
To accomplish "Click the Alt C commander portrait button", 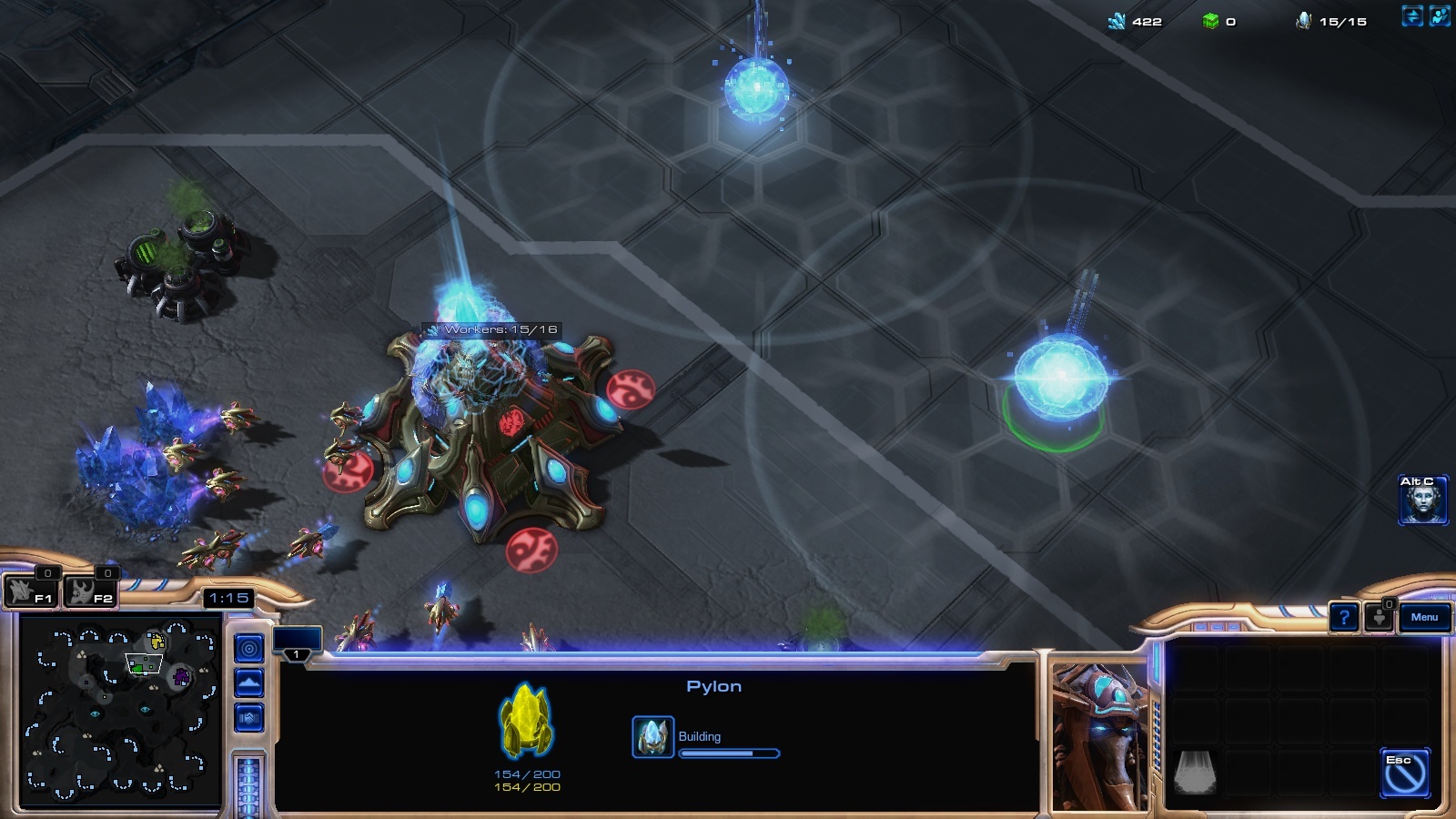I will click(x=1422, y=500).
